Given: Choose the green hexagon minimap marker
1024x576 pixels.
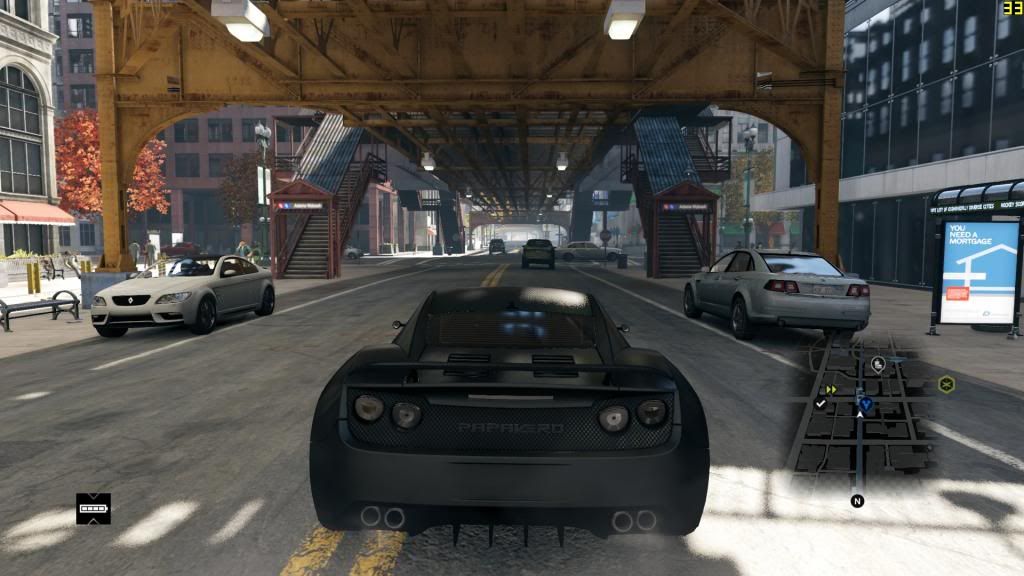Looking at the screenshot, I should pyautogui.click(x=946, y=383).
